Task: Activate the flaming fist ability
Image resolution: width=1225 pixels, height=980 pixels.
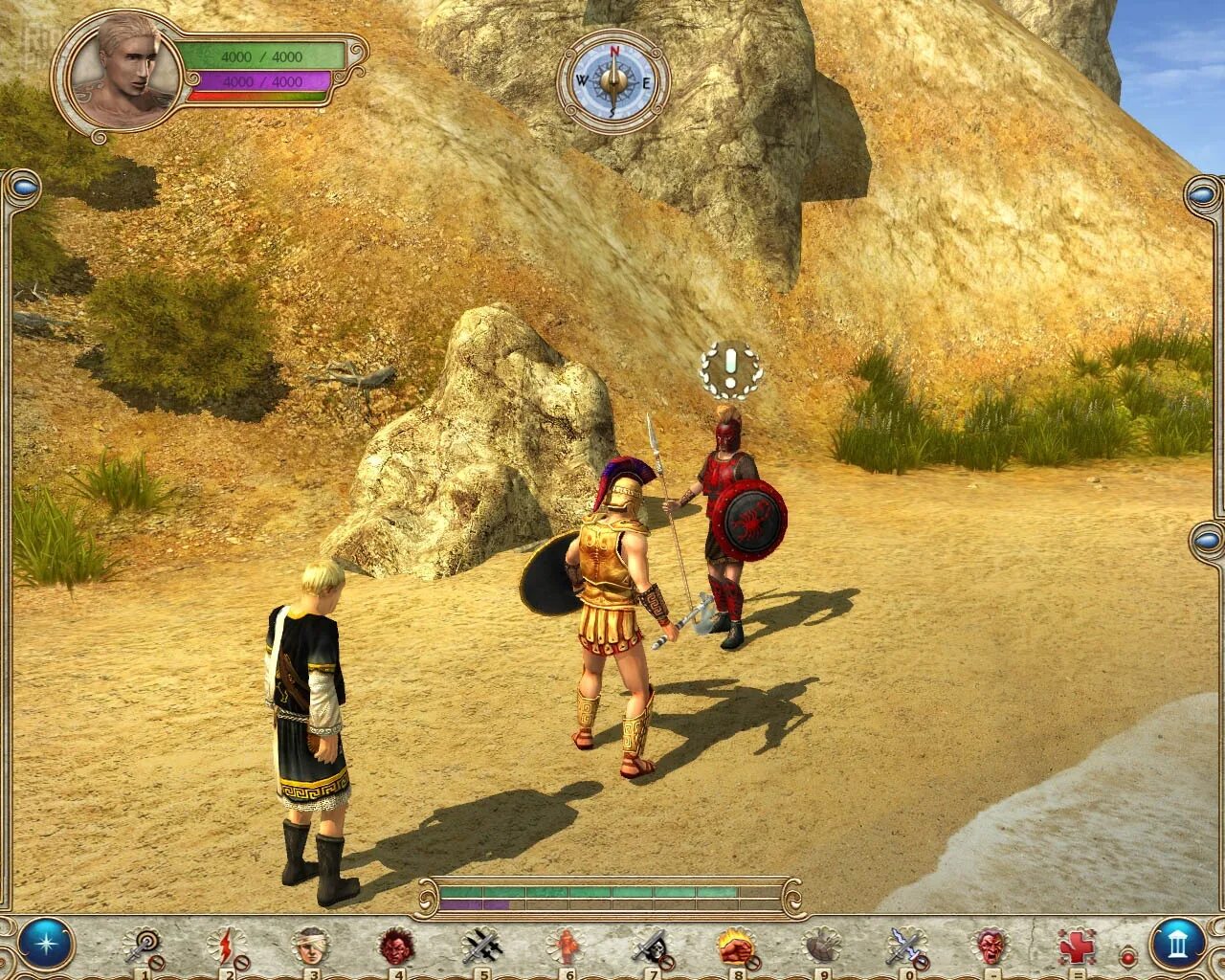Action: pos(735,947)
